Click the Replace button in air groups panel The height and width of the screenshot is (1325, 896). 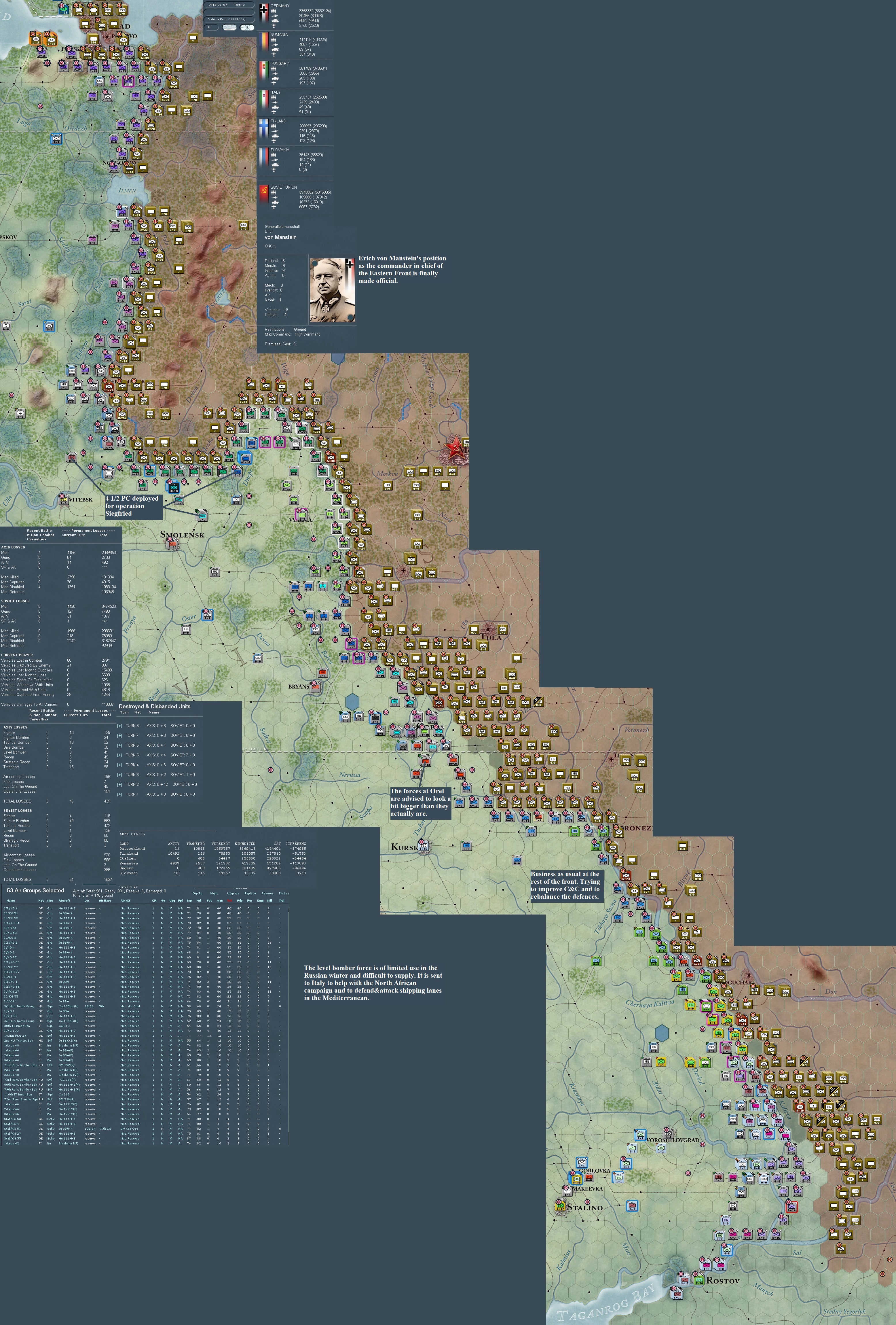[250, 894]
